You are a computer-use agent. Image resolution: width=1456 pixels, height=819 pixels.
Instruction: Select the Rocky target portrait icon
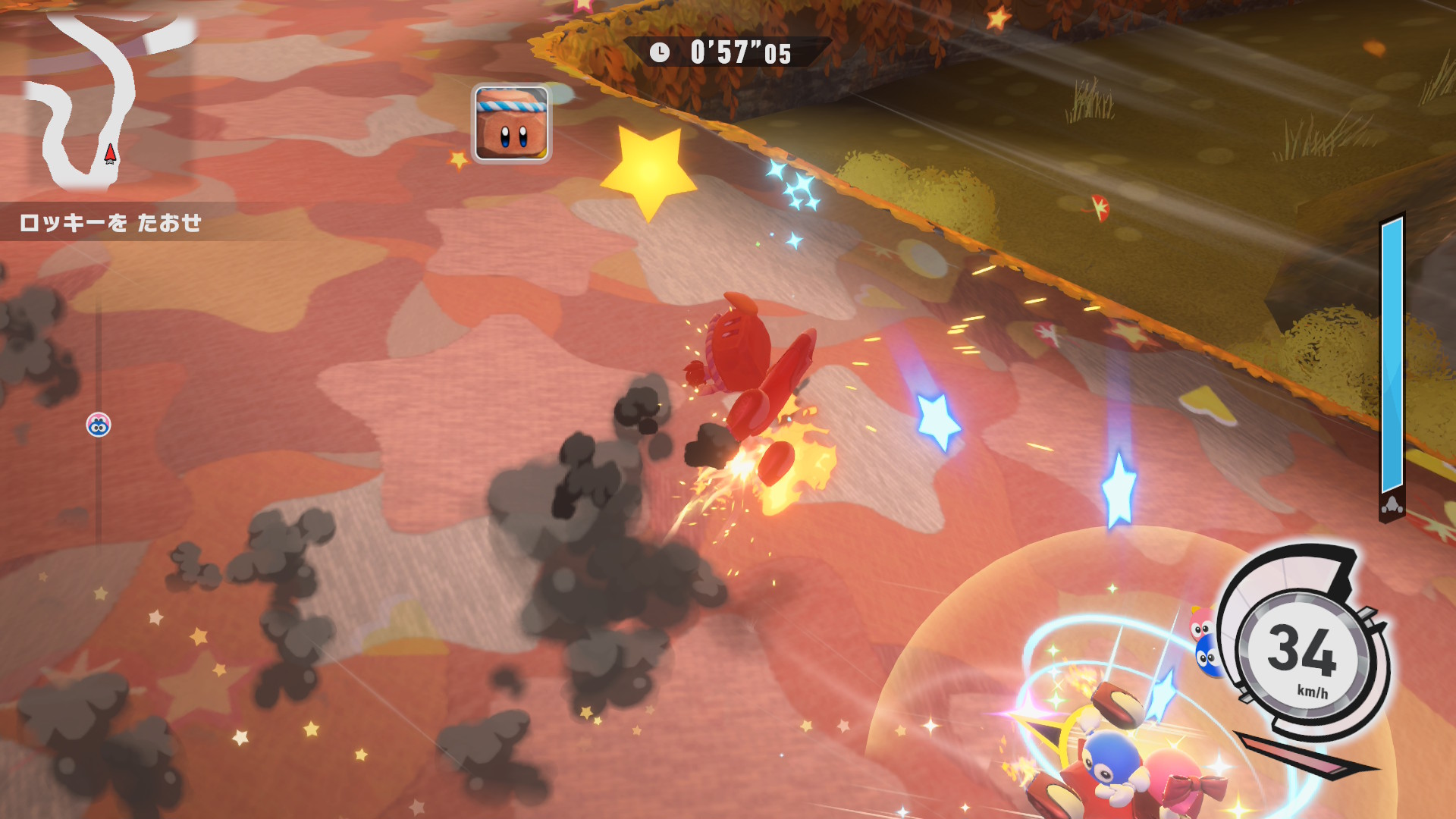[511, 124]
